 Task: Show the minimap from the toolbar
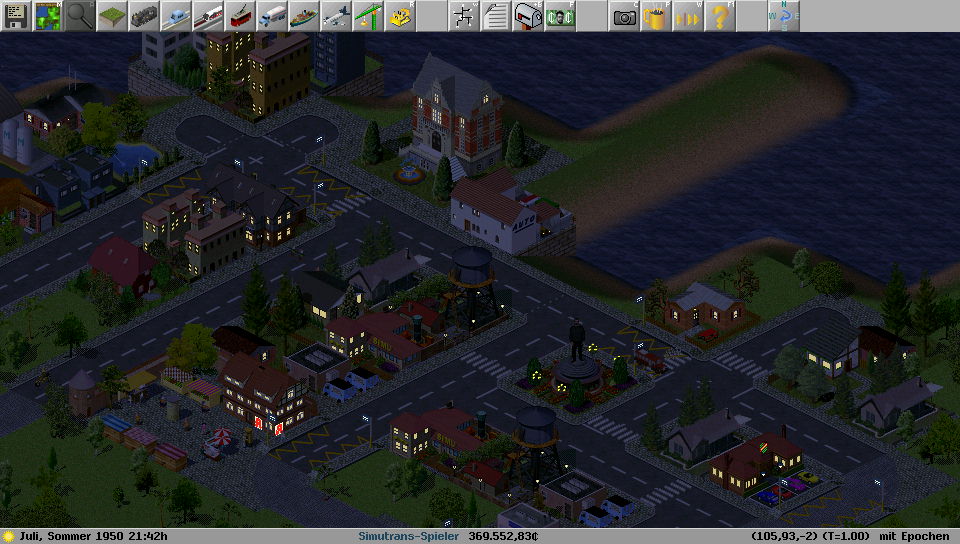click(x=48, y=16)
